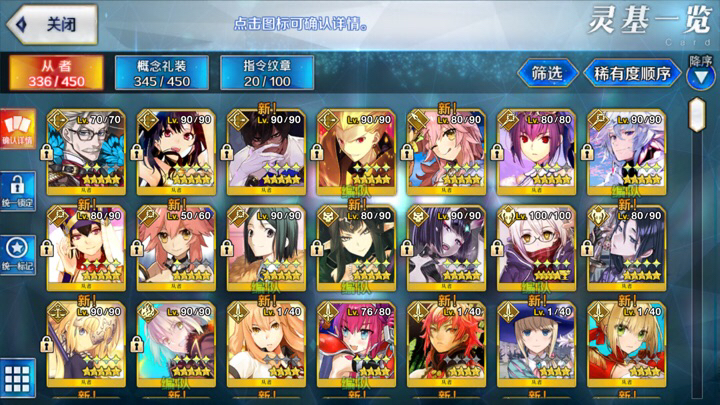Select the Lv. 70/70 servant card
The width and height of the screenshot is (720, 405).
tap(83, 150)
